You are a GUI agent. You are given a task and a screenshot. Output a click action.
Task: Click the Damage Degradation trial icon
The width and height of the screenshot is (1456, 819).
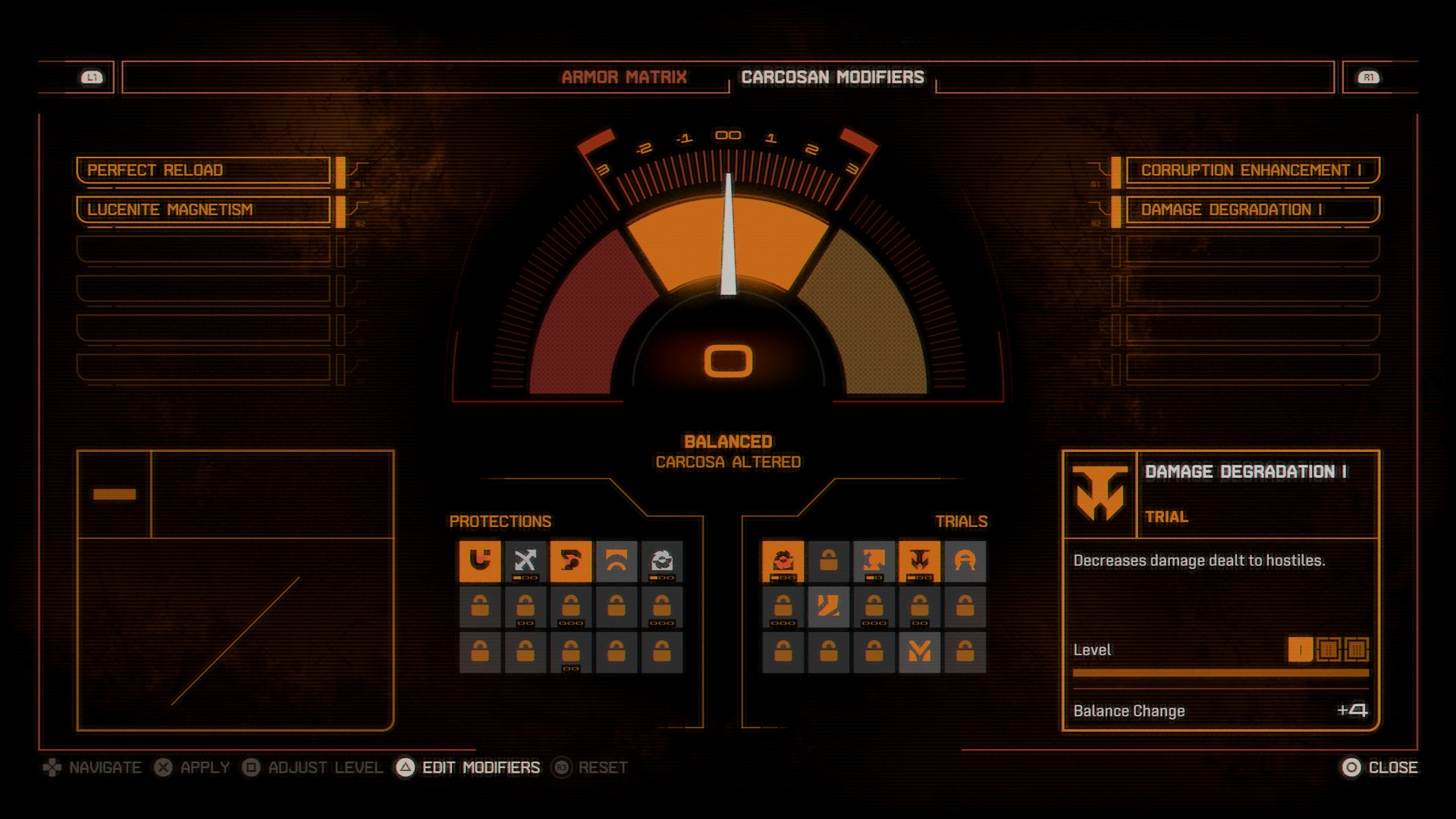tap(919, 561)
